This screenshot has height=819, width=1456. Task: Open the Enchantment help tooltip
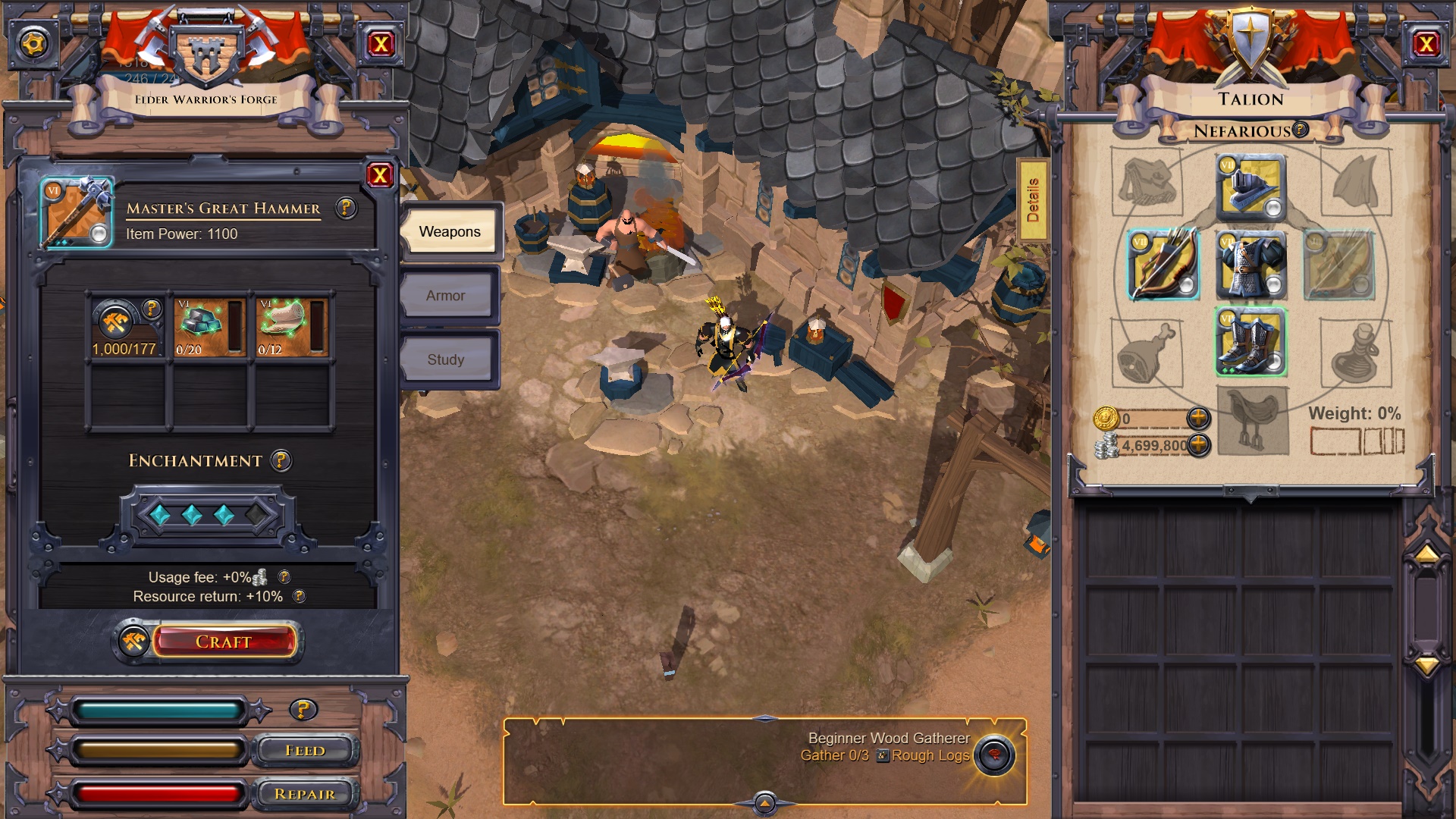coord(281,460)
